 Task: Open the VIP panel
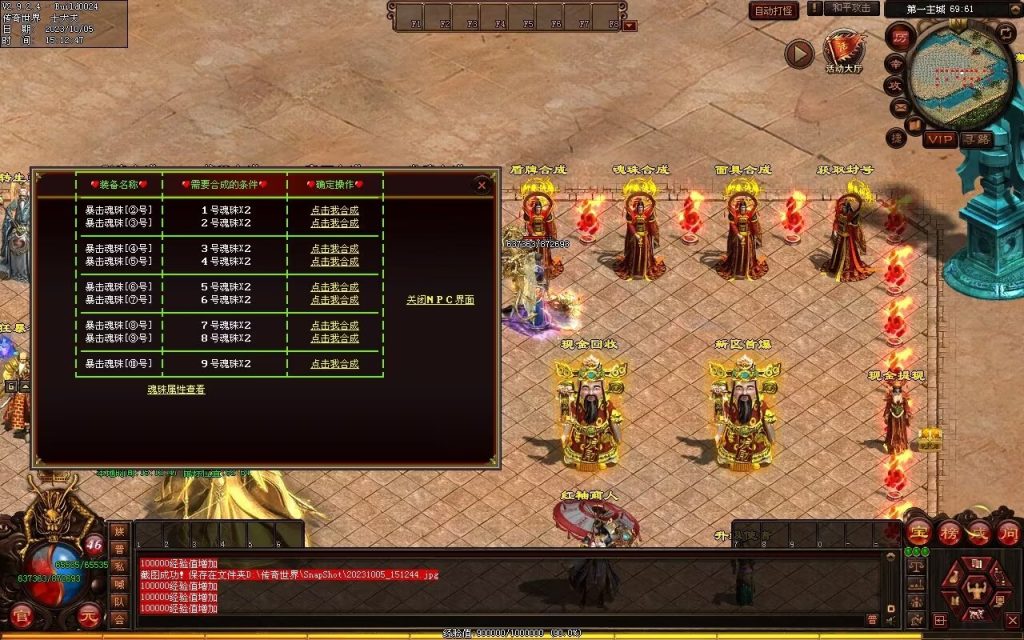[939, 139]
